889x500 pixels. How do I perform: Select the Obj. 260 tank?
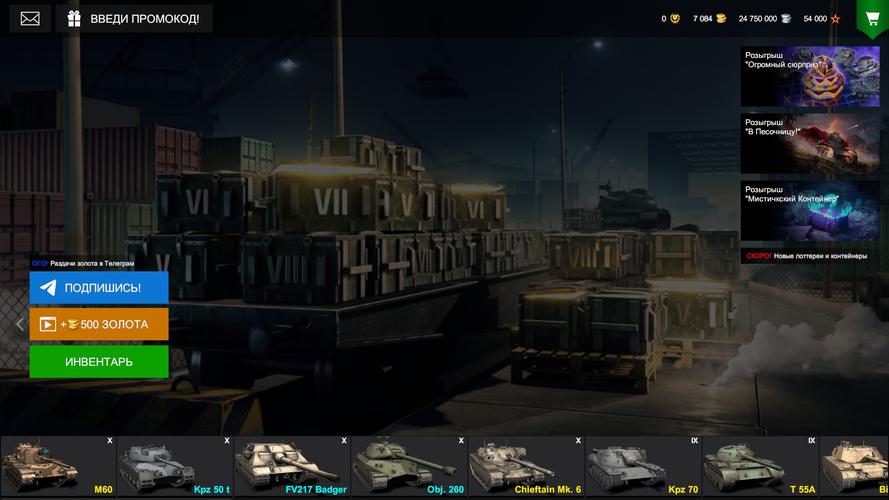[x=409, y=466]
